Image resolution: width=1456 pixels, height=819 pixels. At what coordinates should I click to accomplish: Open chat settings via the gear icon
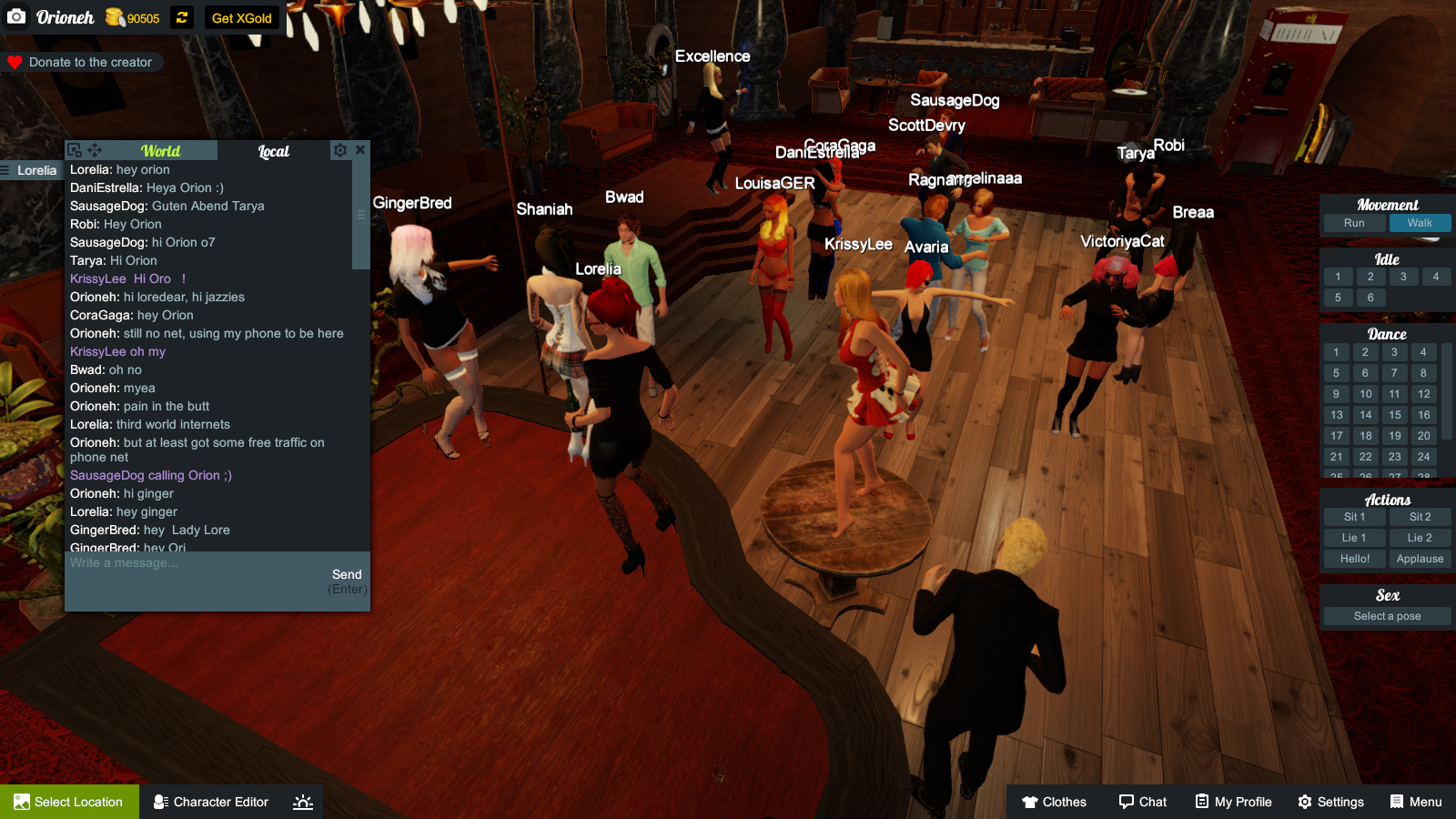pyautogui.click(x=339, y=150)
